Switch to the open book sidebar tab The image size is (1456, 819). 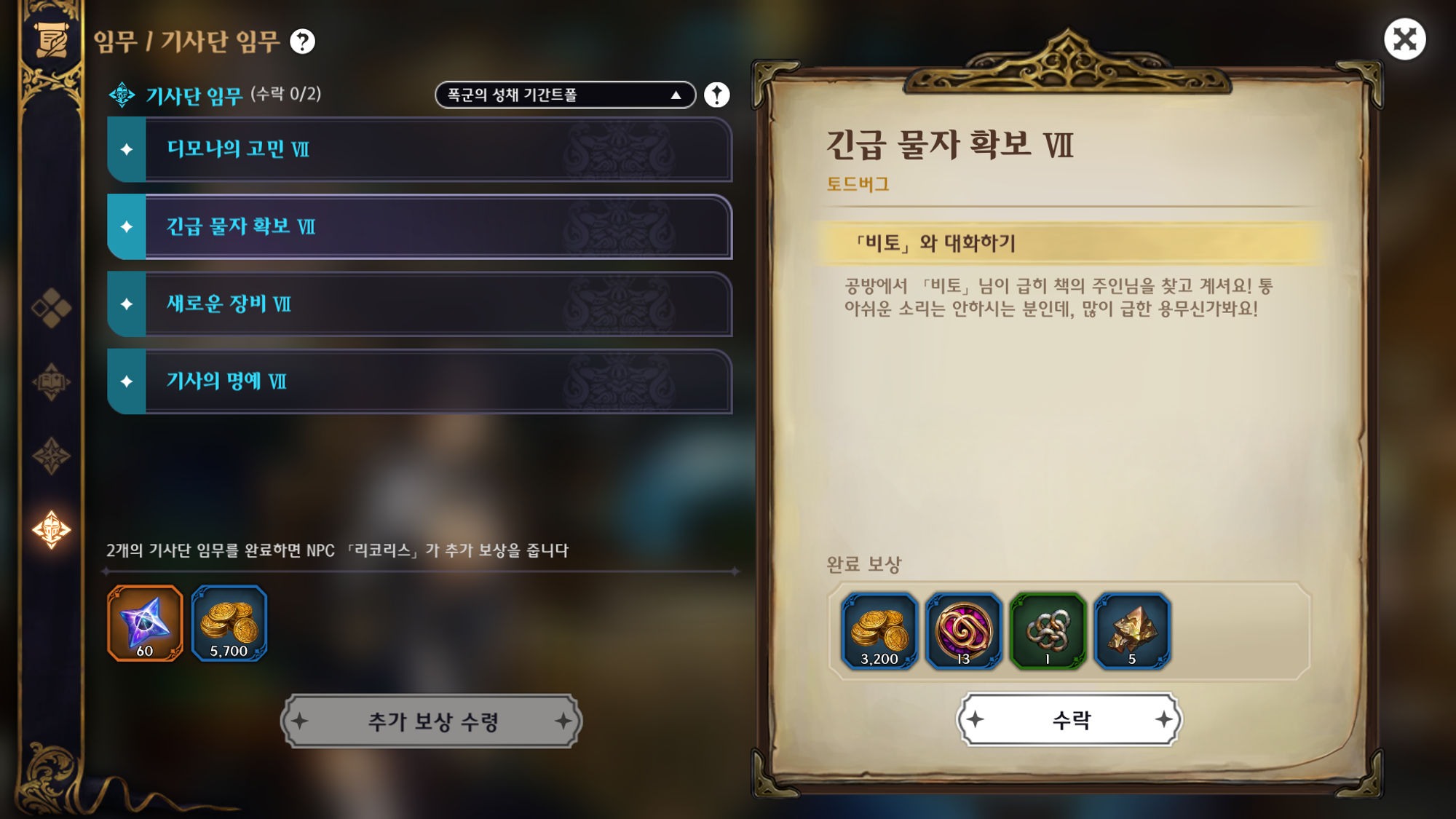(51, 381)
